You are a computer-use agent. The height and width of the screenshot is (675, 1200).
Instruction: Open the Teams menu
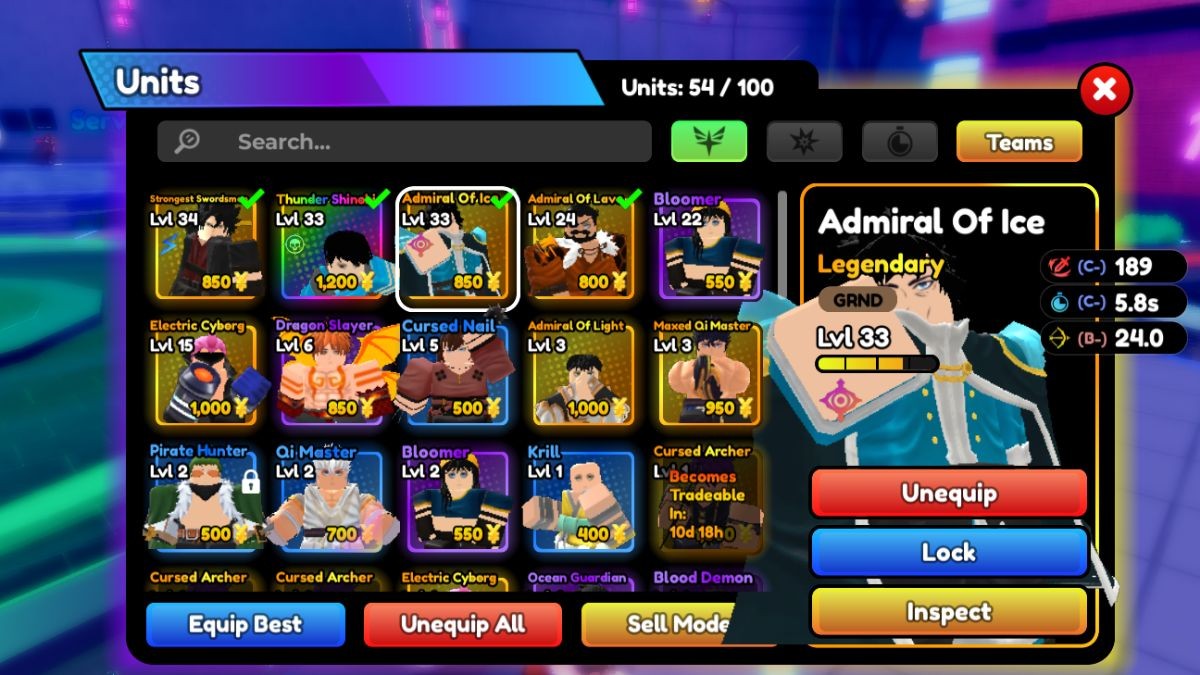pos(1019,142)
